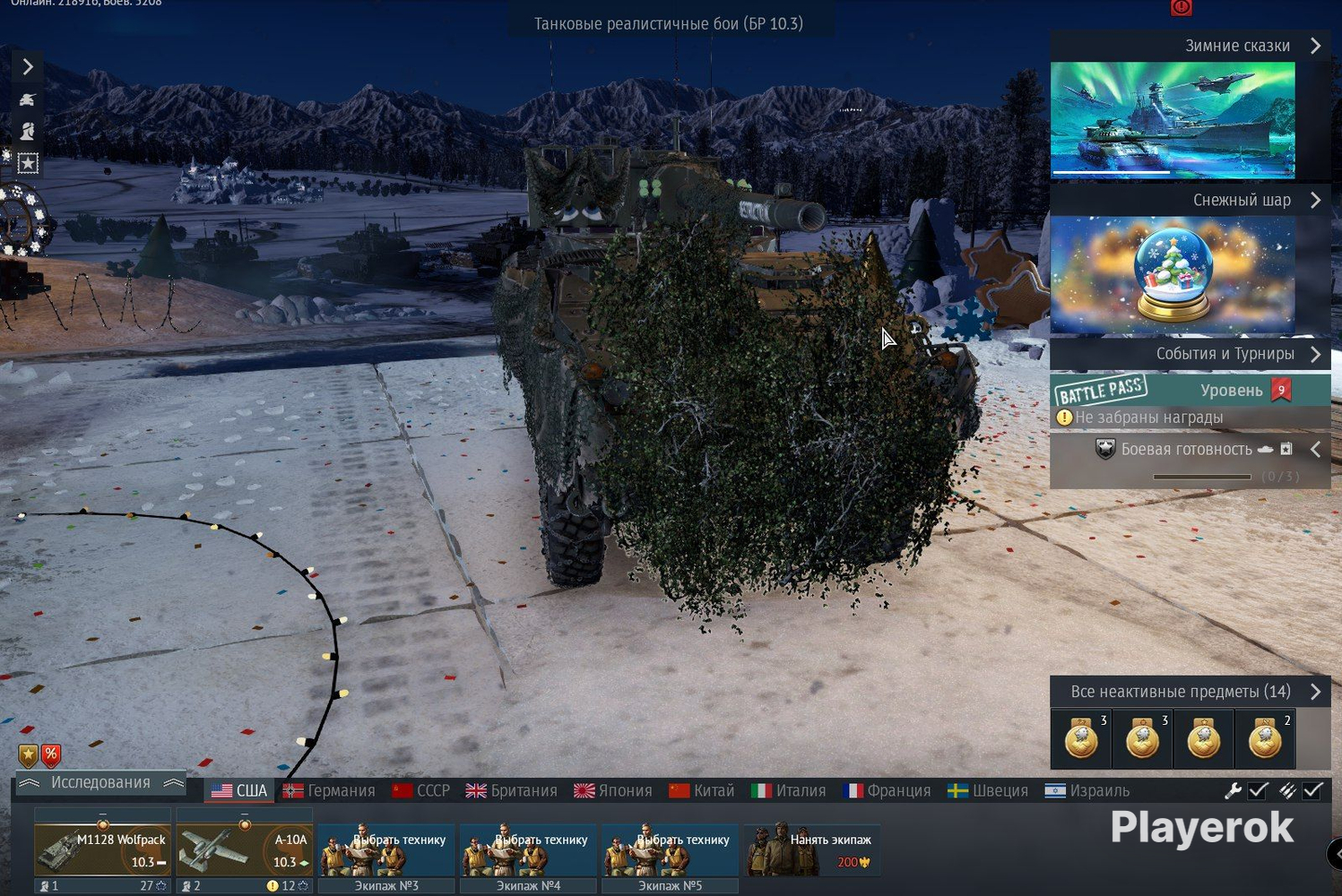Open the Battle Pass level panel
This screenshot has height=896, width=1342.
tap(1188, 391)
